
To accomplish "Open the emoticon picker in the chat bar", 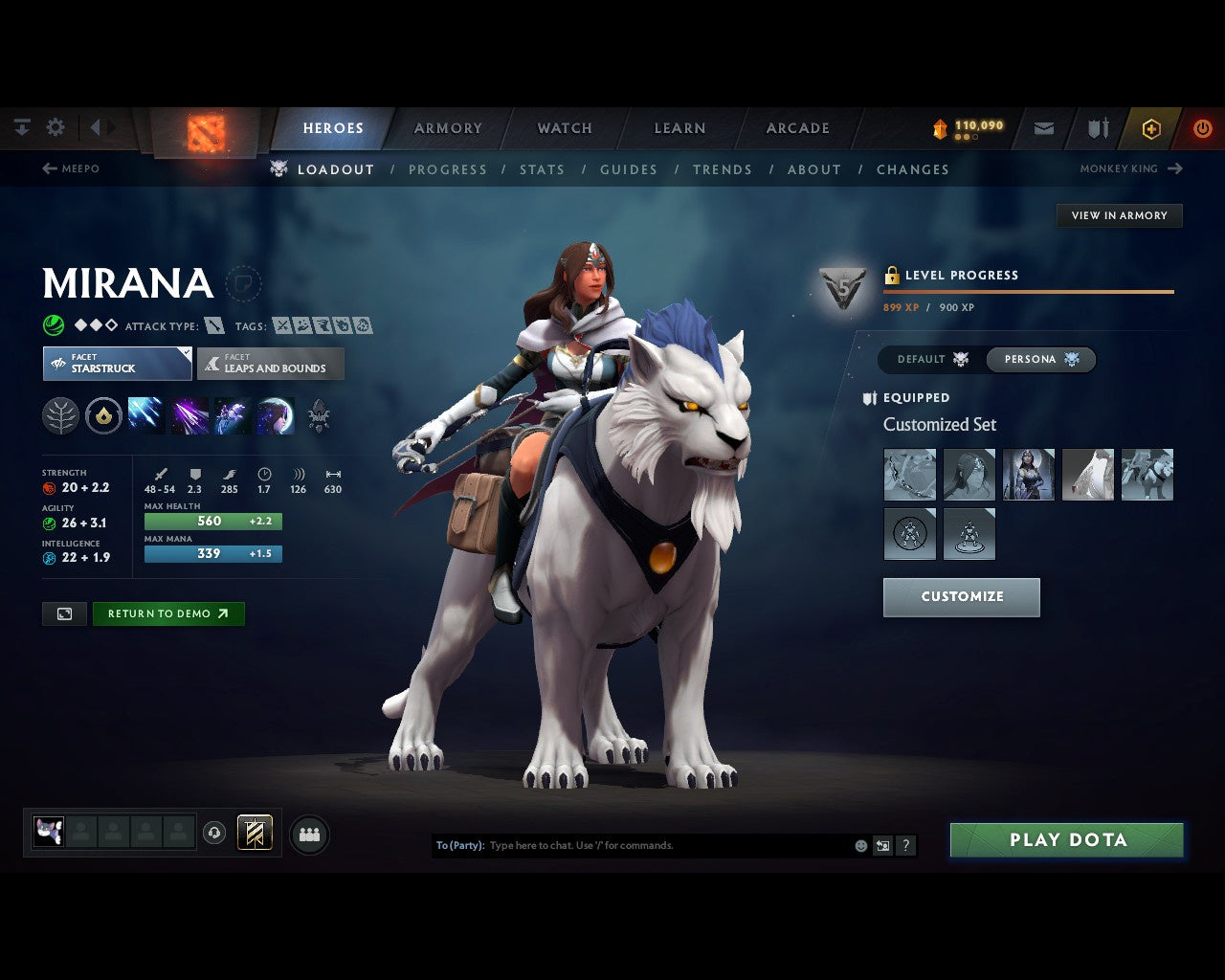I will tap(858, 845).
